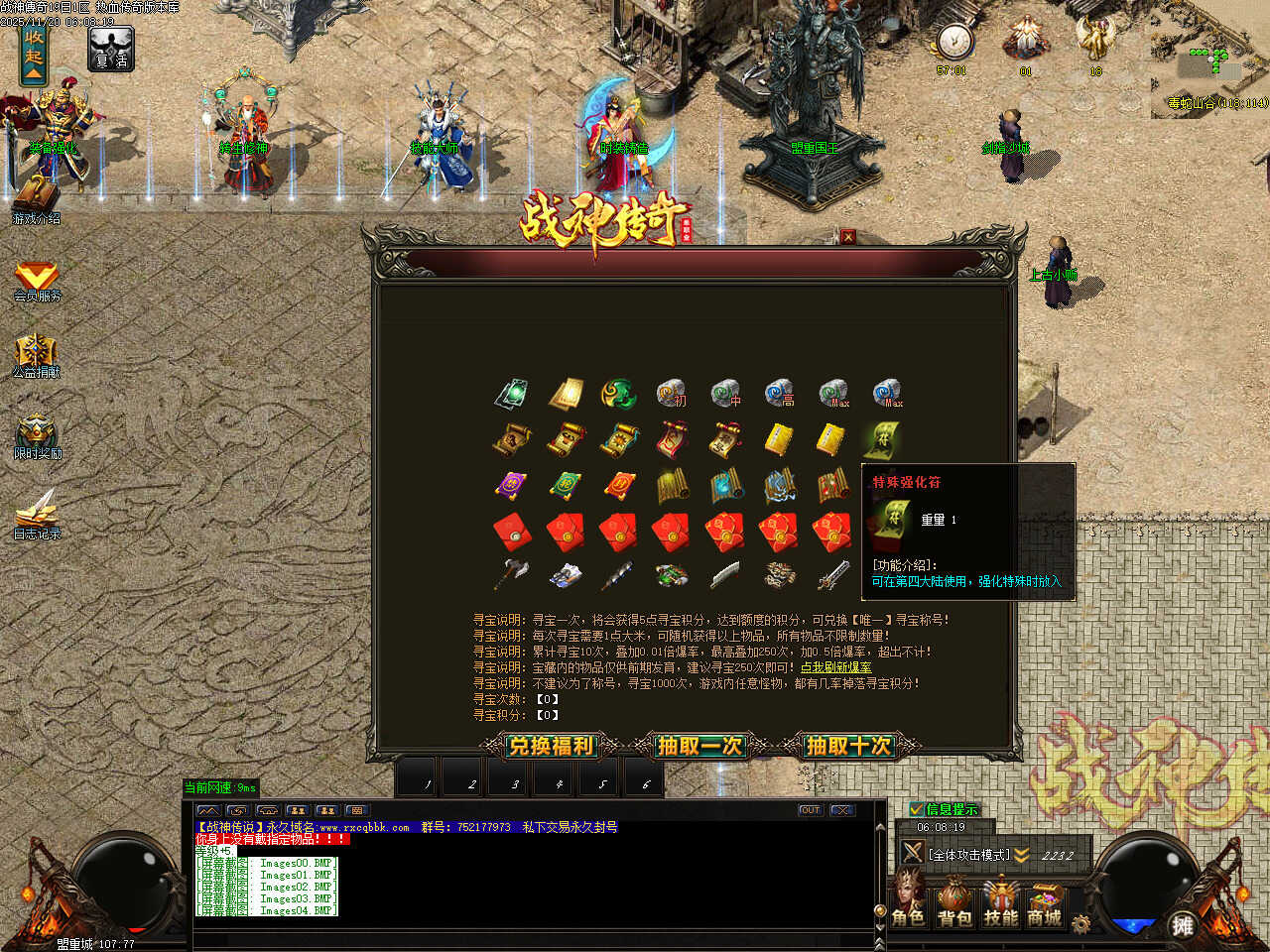Collapse the side menu with 收起
The width and height of the screenshot is (1270, 952).
(x=34, y=56)
